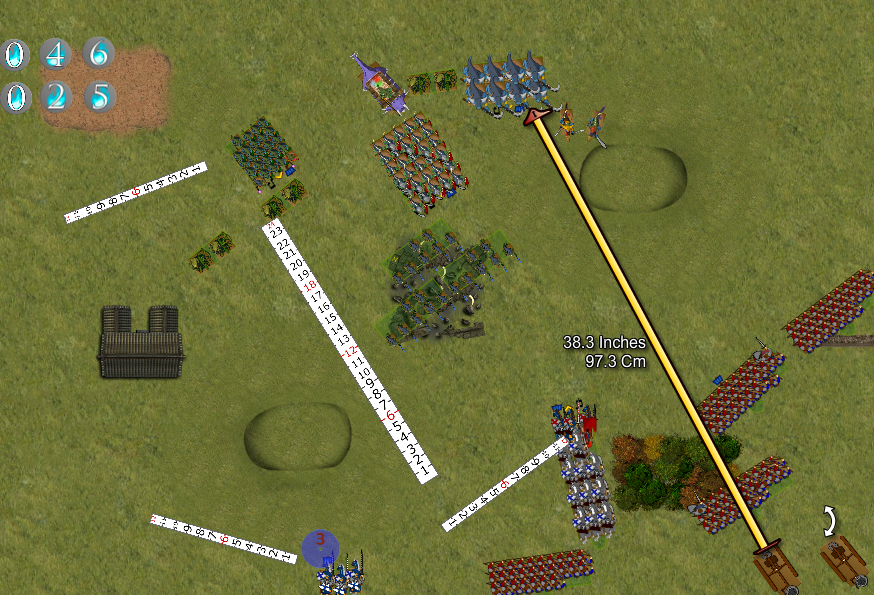Select the flame counter showing 6
The width and height of the screenshot is (874, 595).
tap(98, 53)
